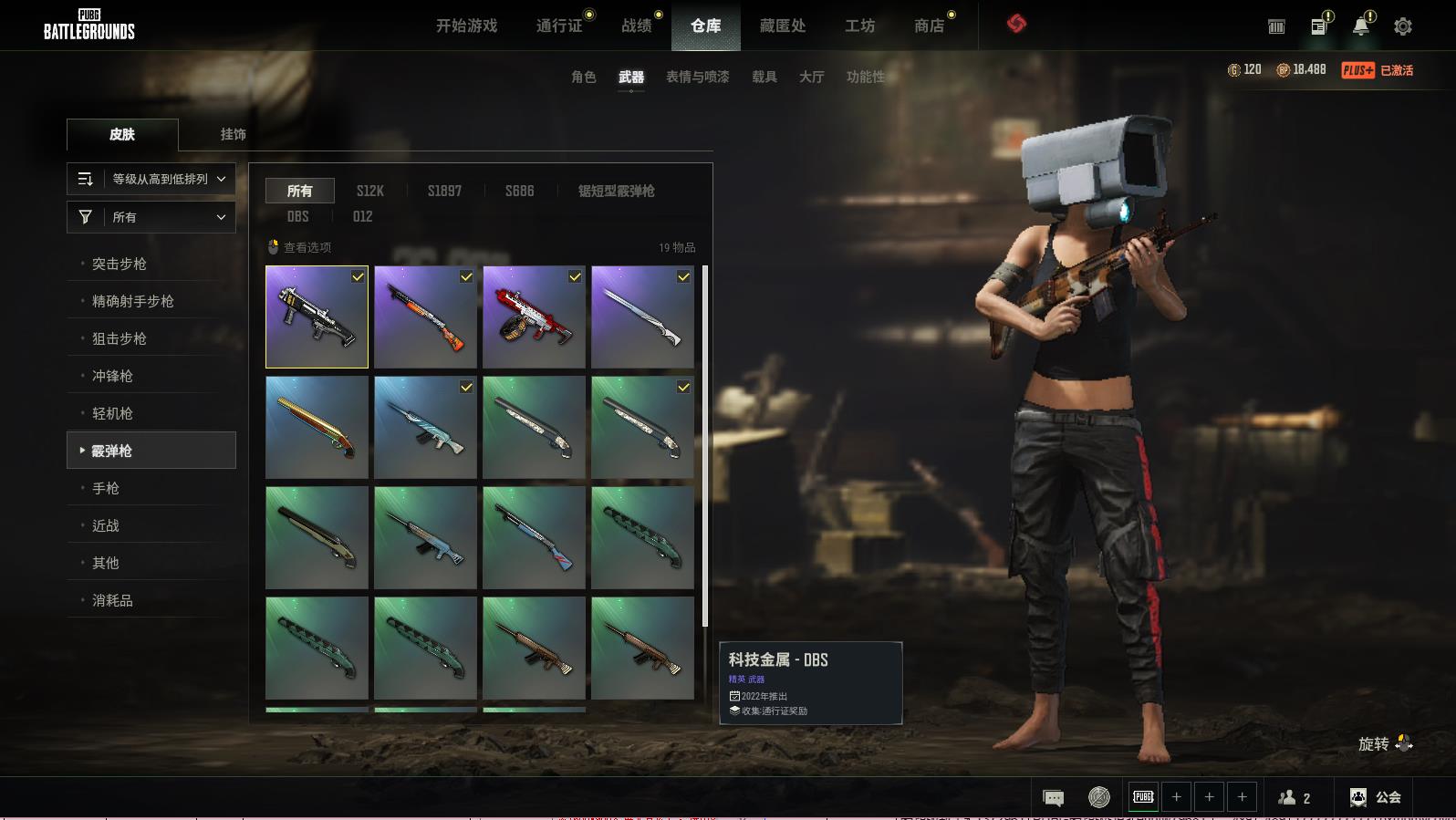Open the chat speech bubble icon
The height and width of the screenshot is (820, 1456).
tap(1053, 798)
